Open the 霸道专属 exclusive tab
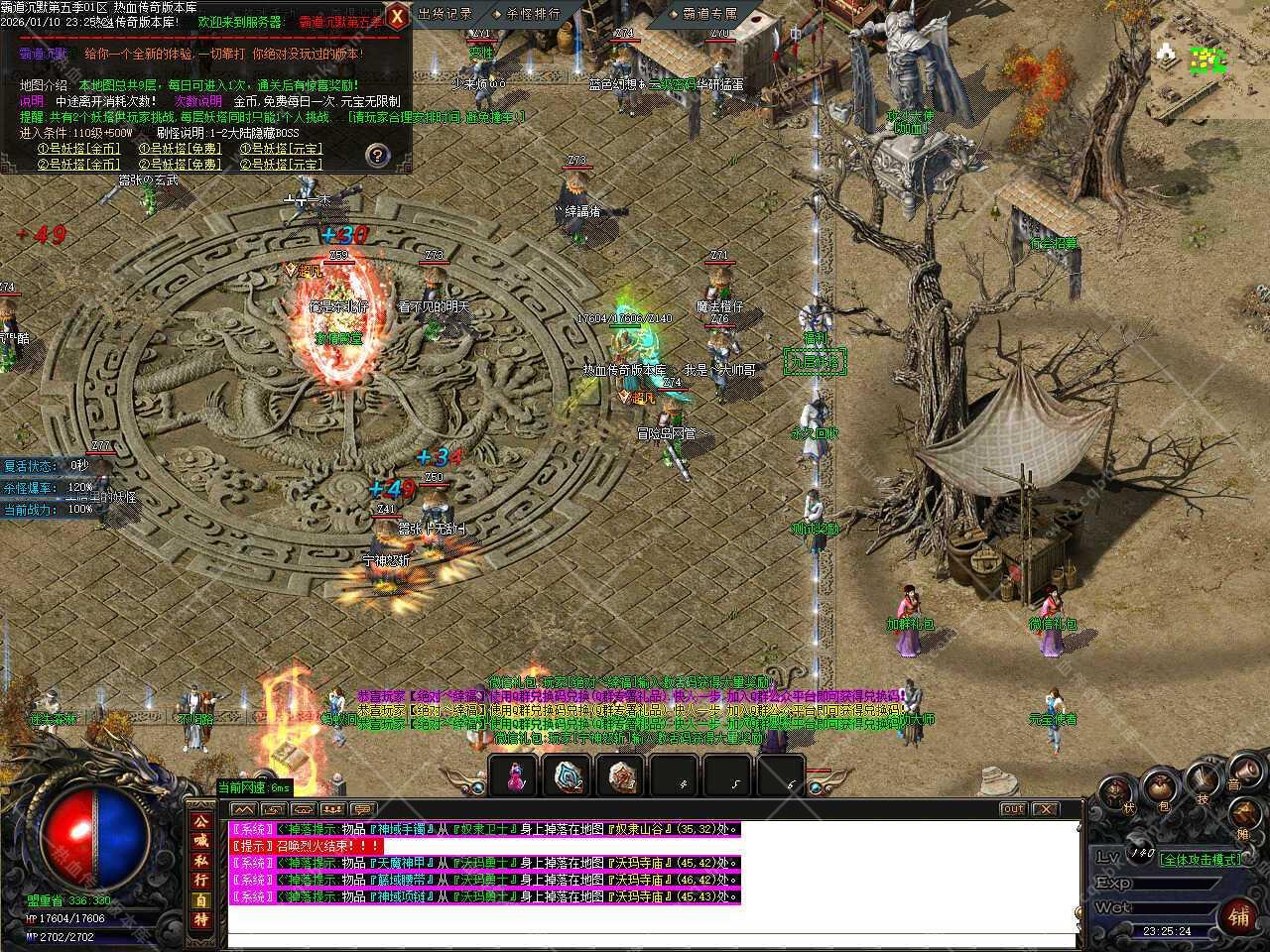This screenshot has height=952, width=1270. (709, 14)
